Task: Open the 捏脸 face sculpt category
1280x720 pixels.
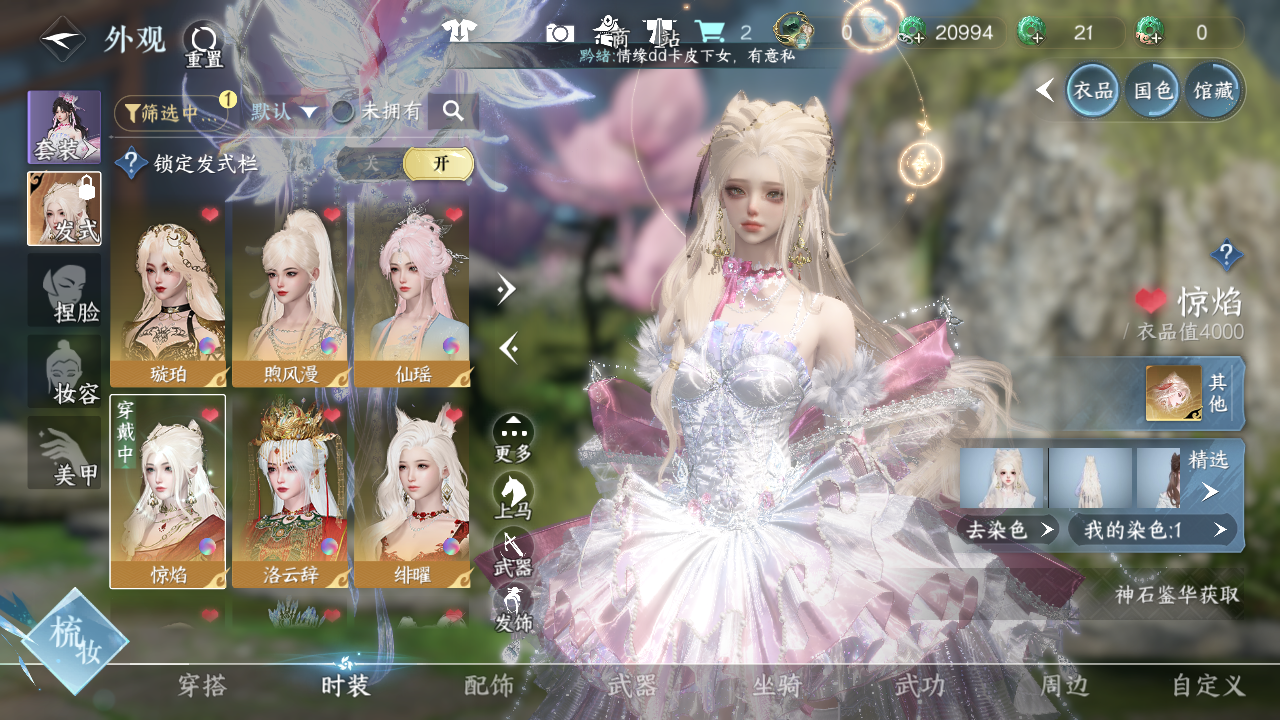Action: coord(64,290)
